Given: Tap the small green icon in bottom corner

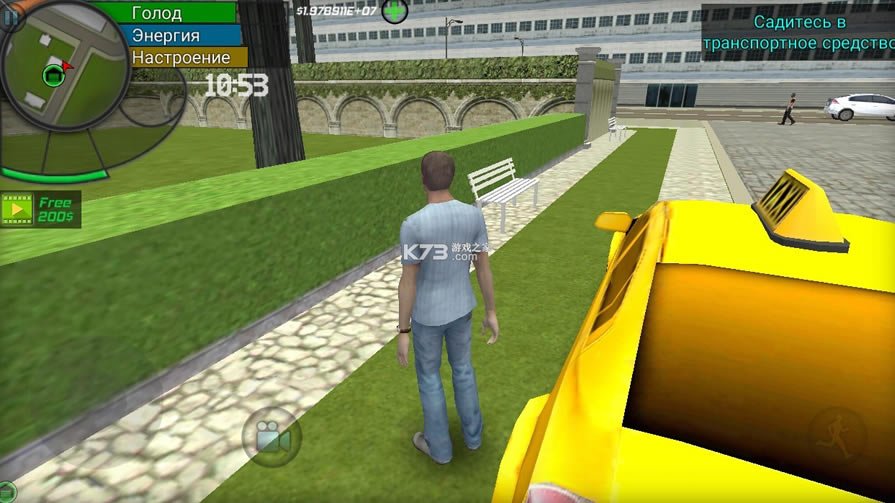Looking at the screenshot, I should point(8,493).
